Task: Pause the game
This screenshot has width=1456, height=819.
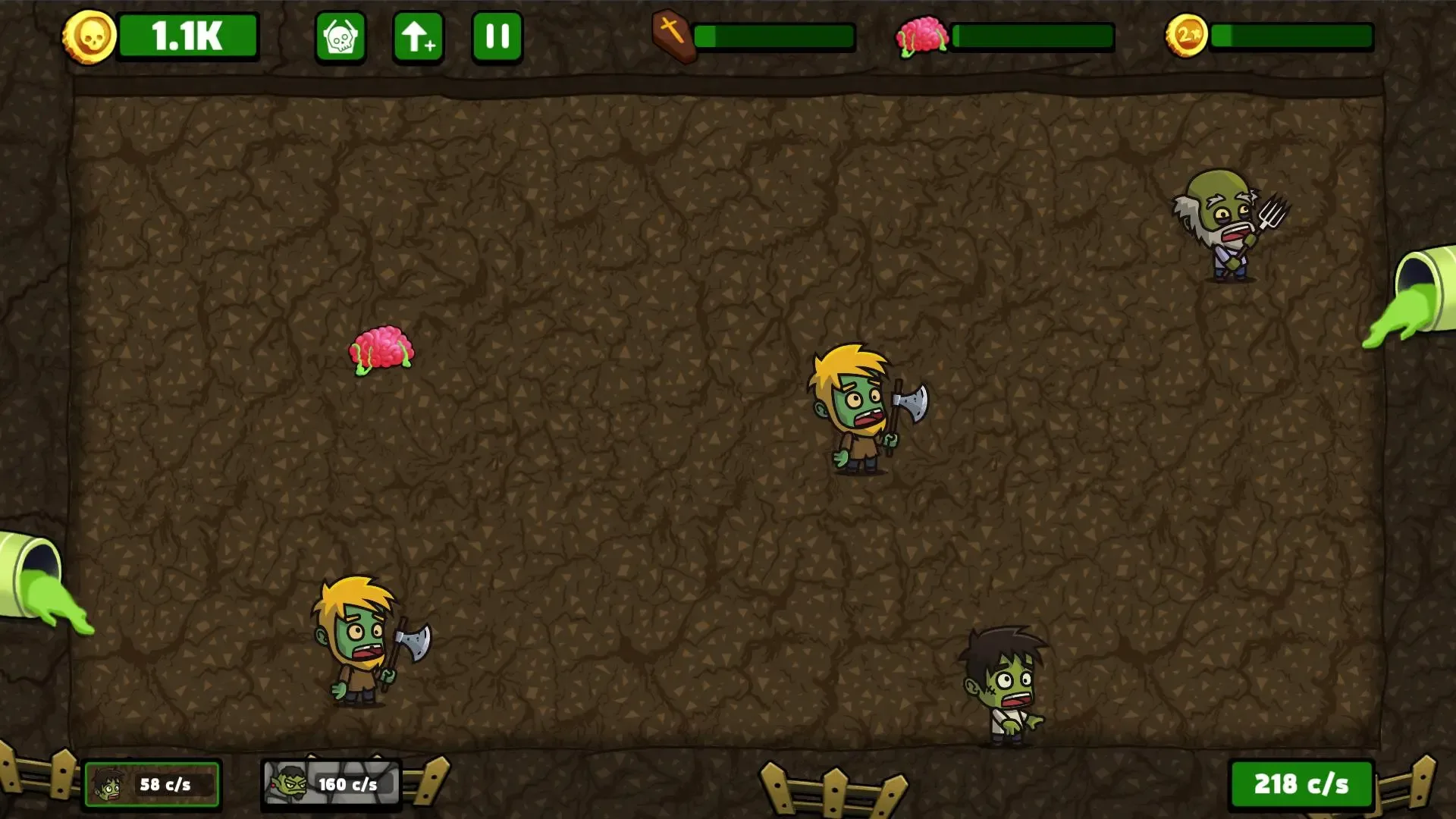Action: [497, 36]
